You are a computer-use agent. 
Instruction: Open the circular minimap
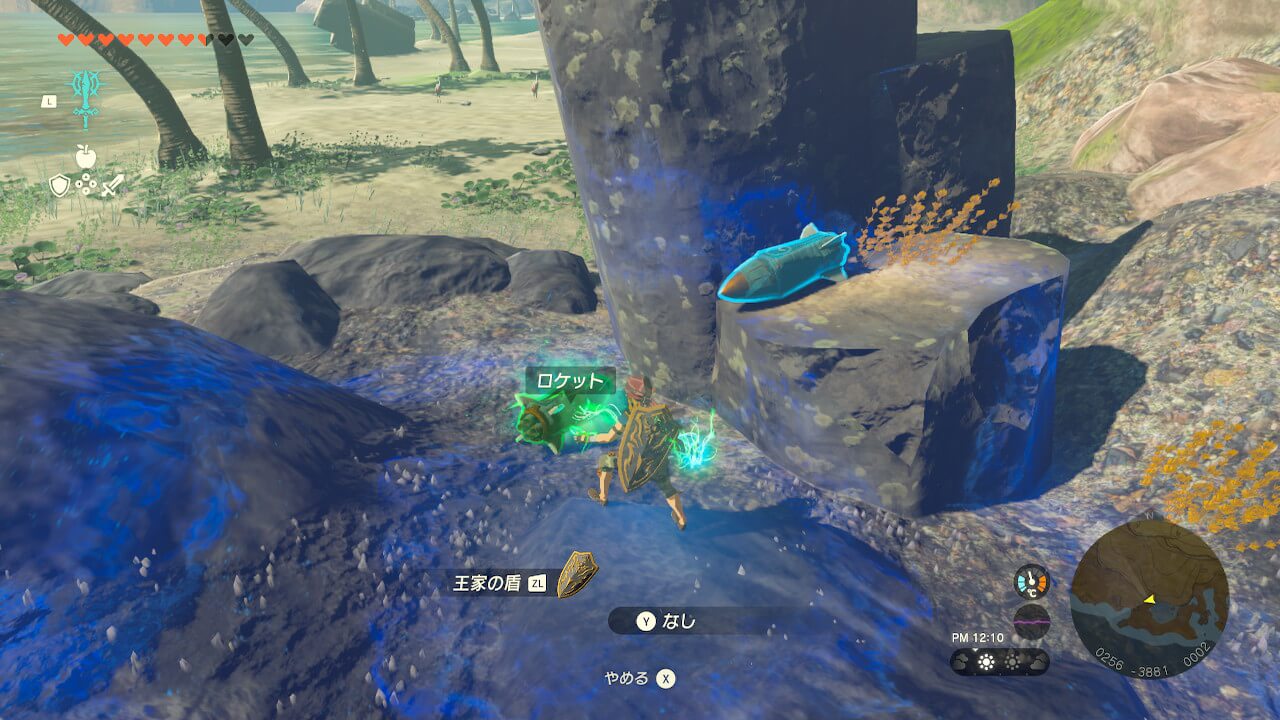pyautogui.click(x=1149, y=599)
